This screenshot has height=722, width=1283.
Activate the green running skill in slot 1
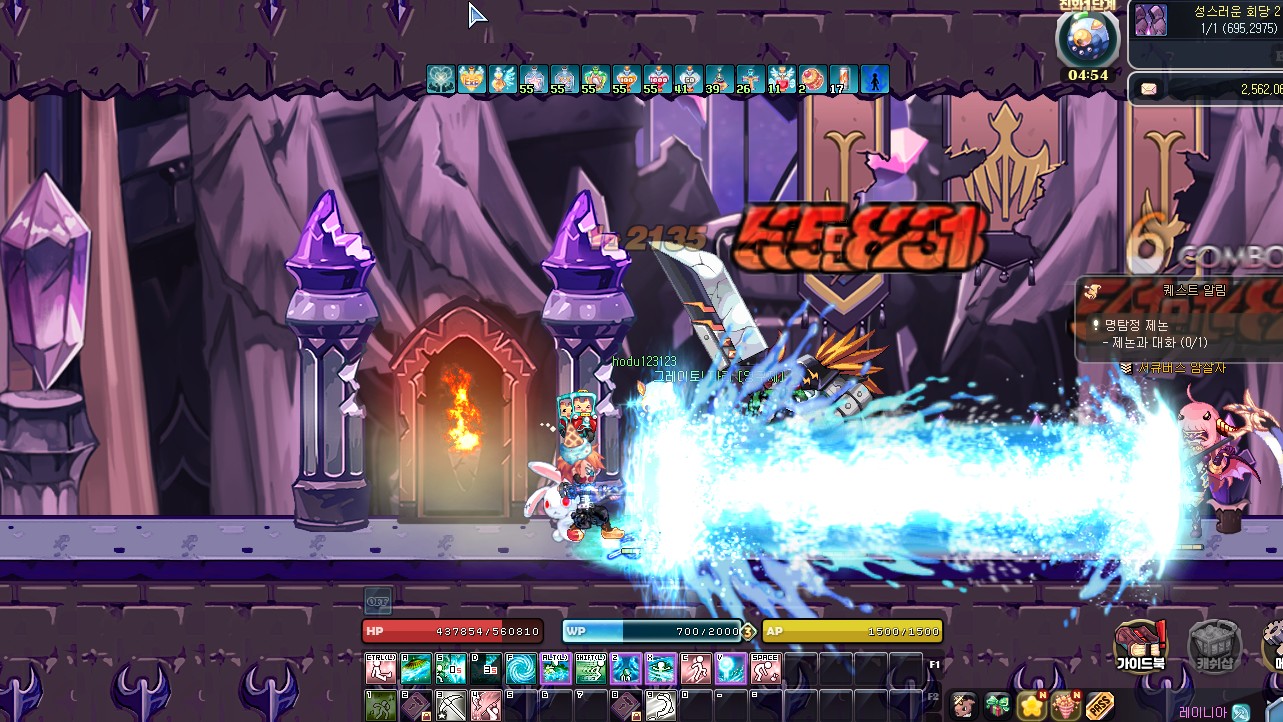(381, 705)
